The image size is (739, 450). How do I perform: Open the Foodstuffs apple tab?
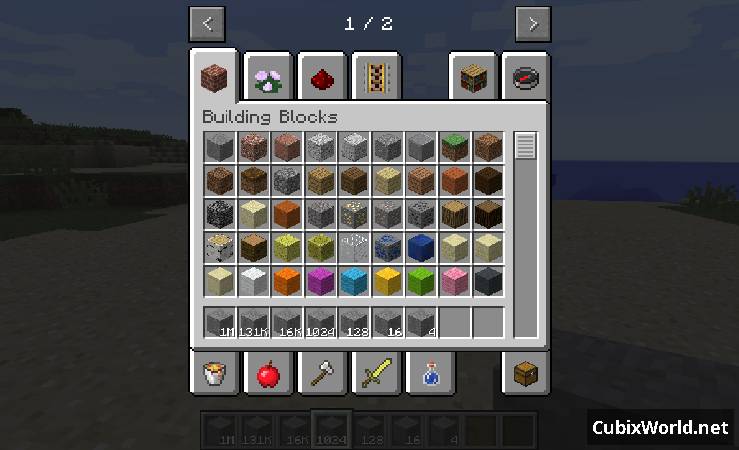267,375
